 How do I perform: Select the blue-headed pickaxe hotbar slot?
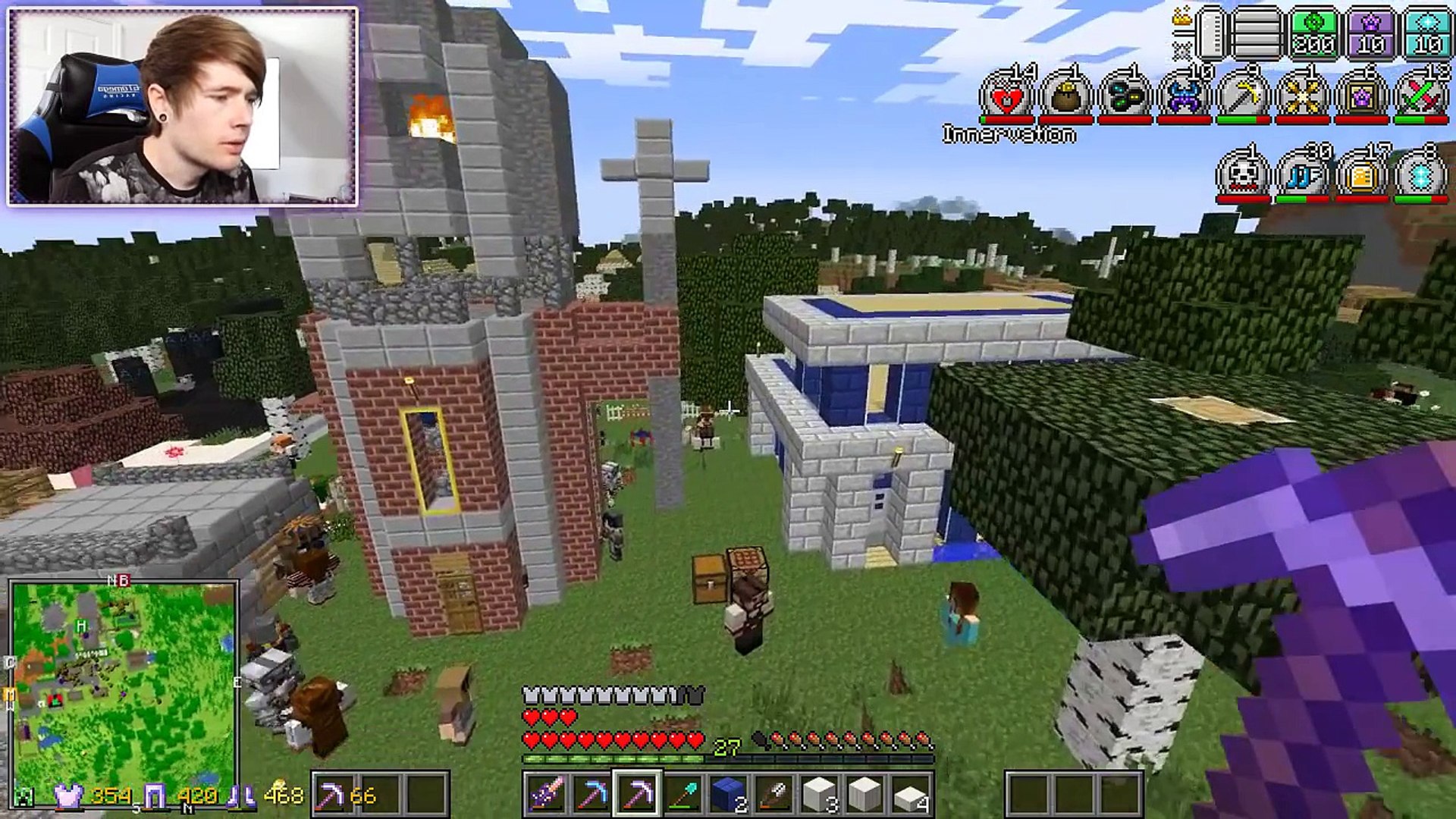(591, 795)
